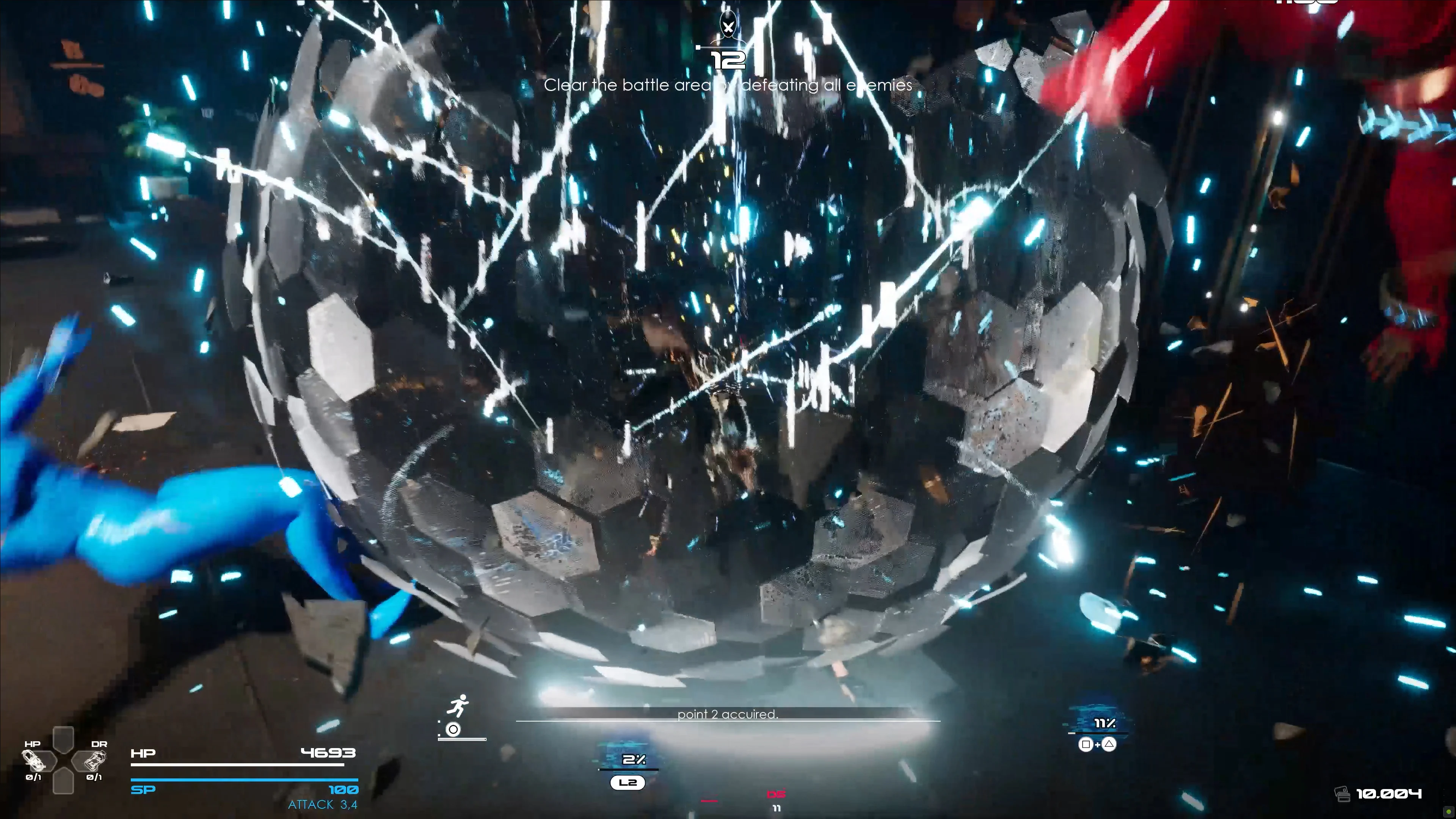Select the red DS counter showing 11

coord(777,808)
